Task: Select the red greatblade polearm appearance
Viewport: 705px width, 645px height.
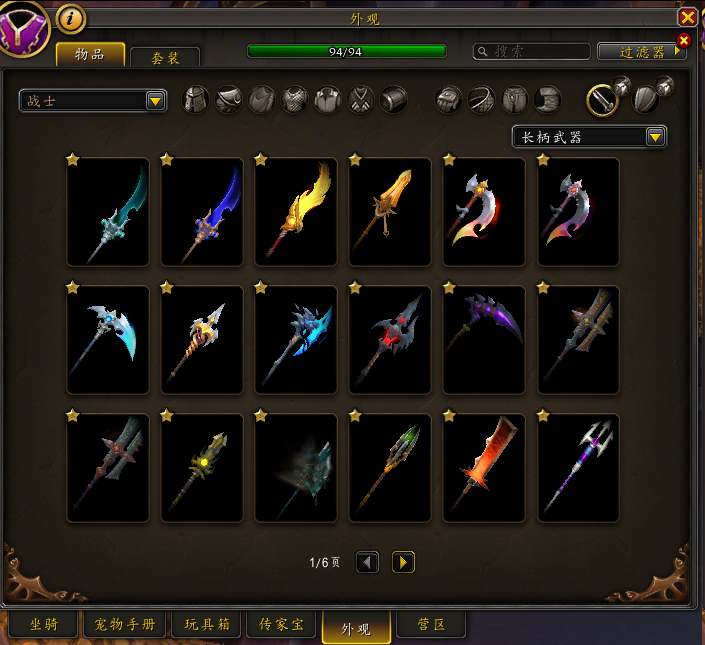Action: (x=484, y=468)
